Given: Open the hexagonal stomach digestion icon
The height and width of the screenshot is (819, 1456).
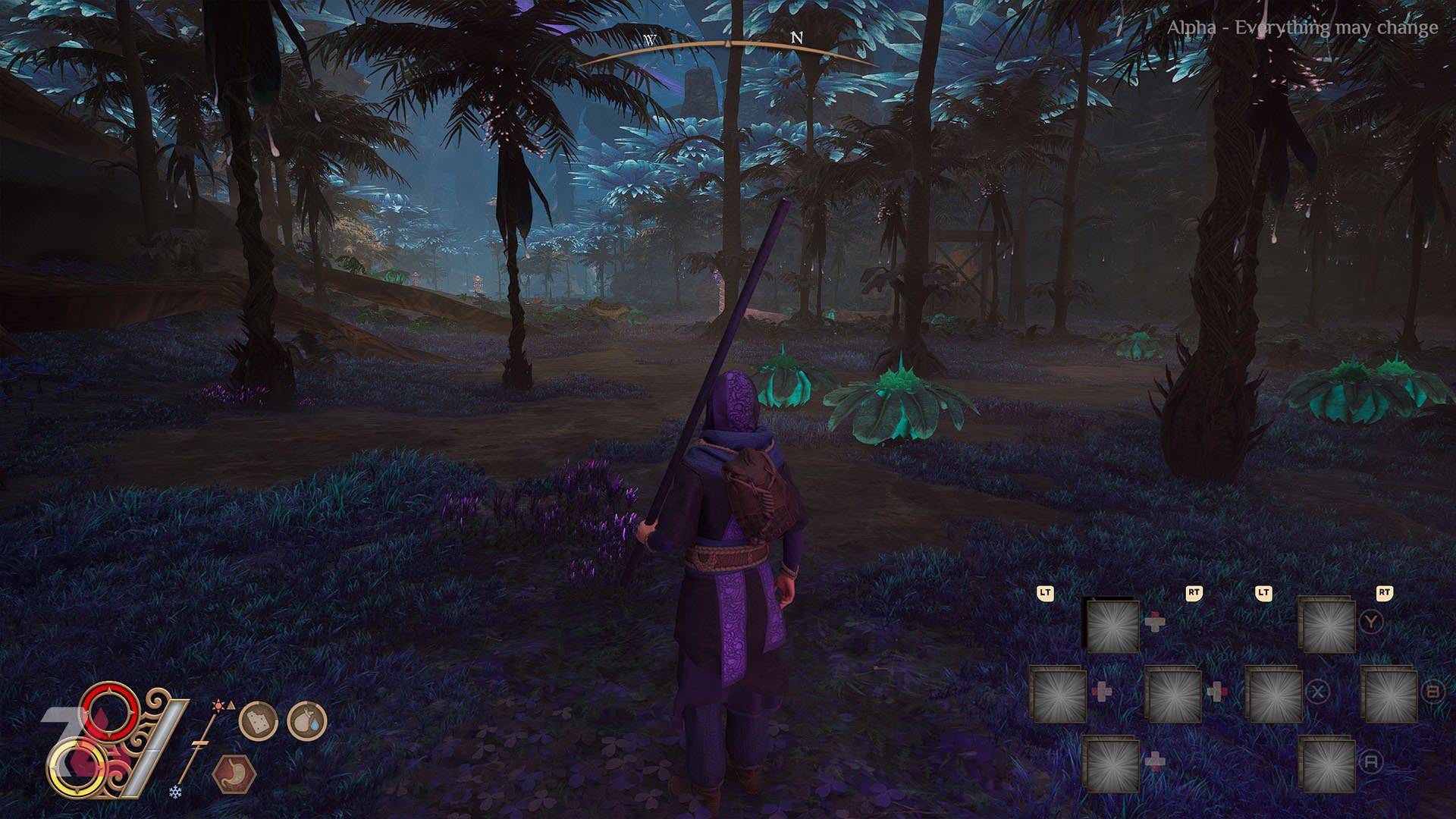Looking at the screenshot, I should point(234,774).
